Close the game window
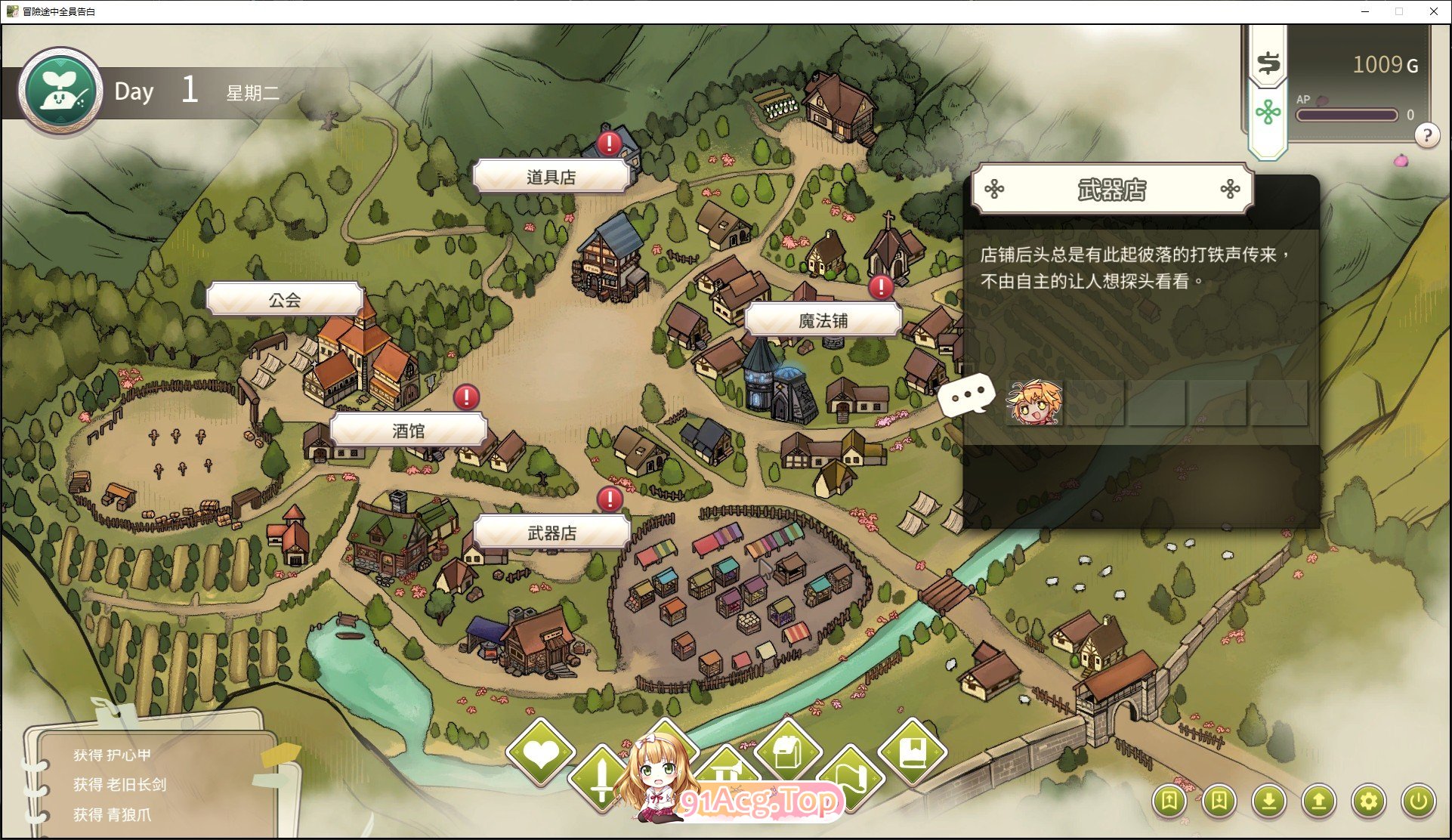The image size is (1452, 840). pos(1433,11)
